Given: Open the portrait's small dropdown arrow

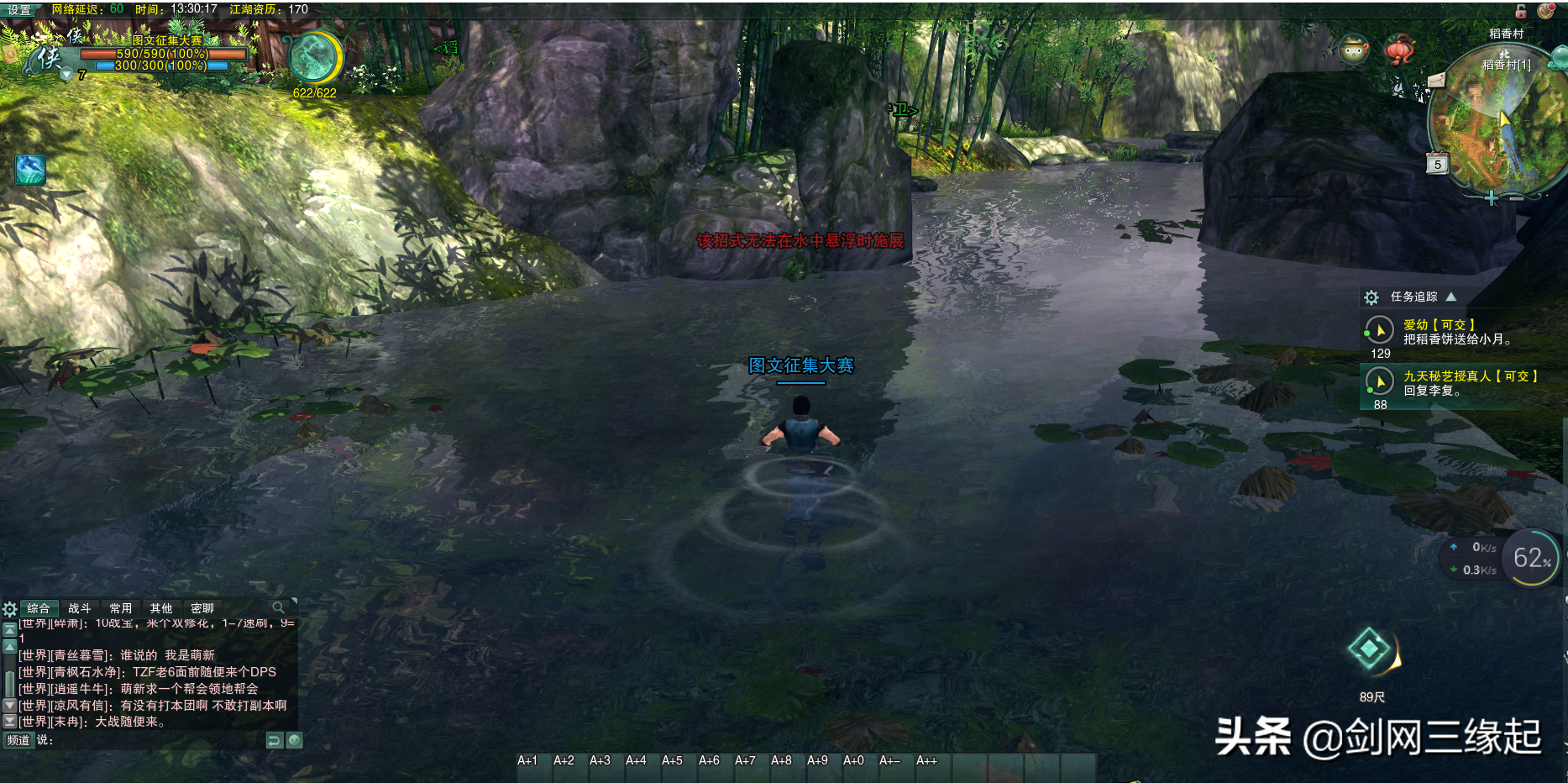Looking at the screenshot, I should pyautogui.click(x=66, y=75).
